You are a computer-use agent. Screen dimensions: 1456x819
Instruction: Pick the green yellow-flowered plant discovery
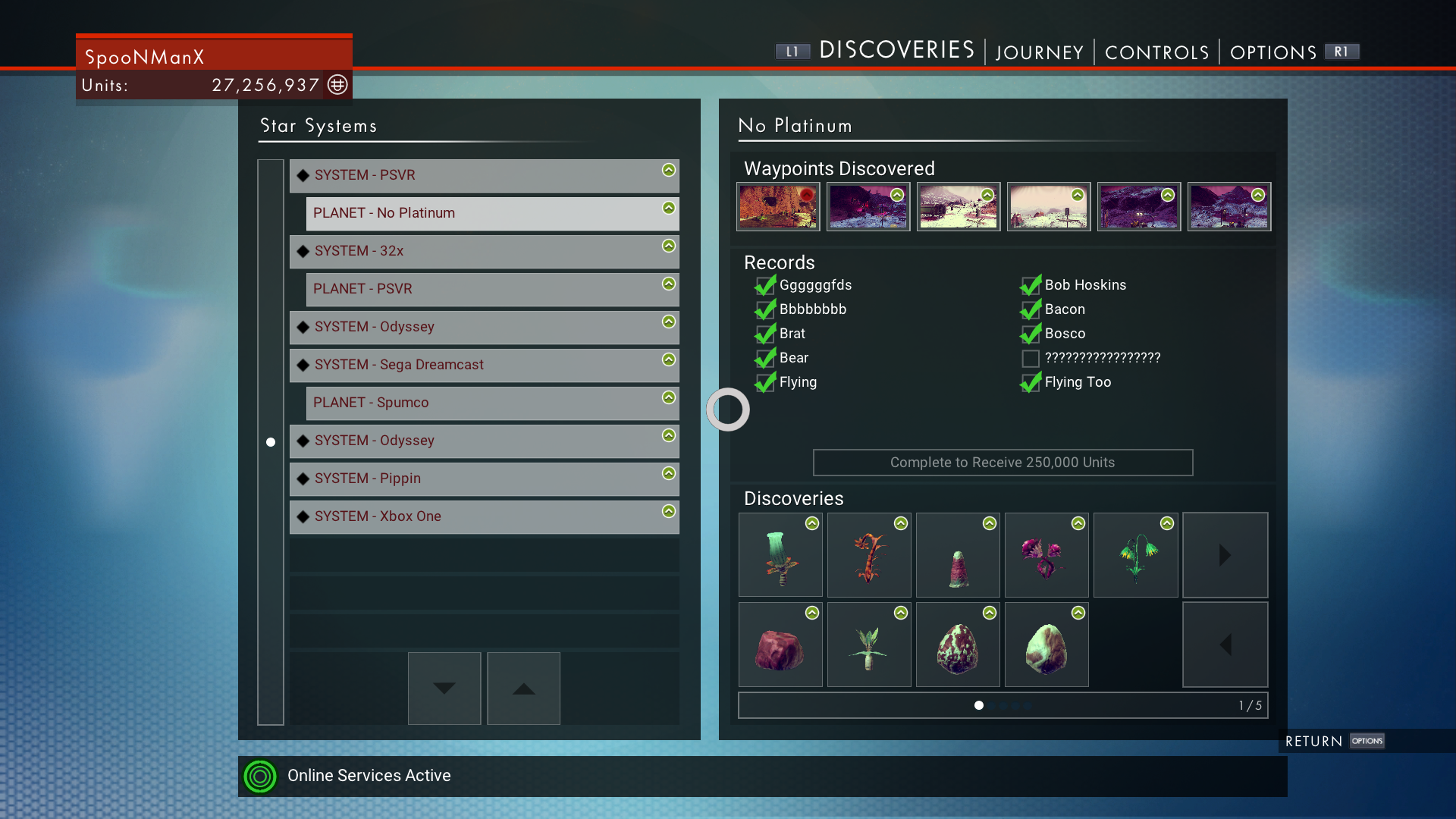coord(1135,555)
